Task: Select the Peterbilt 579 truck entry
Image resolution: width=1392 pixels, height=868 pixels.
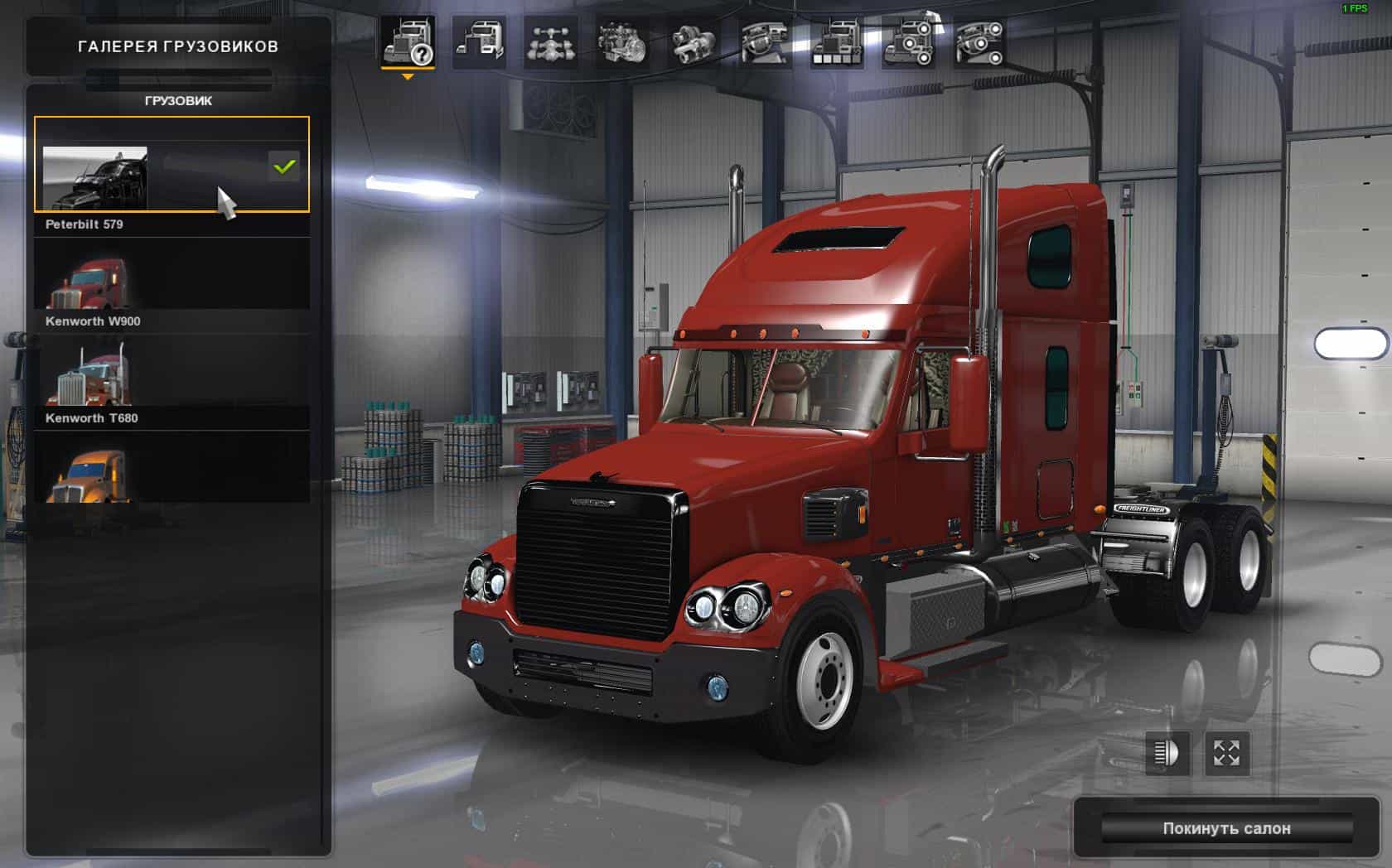Action: [172, 166]
